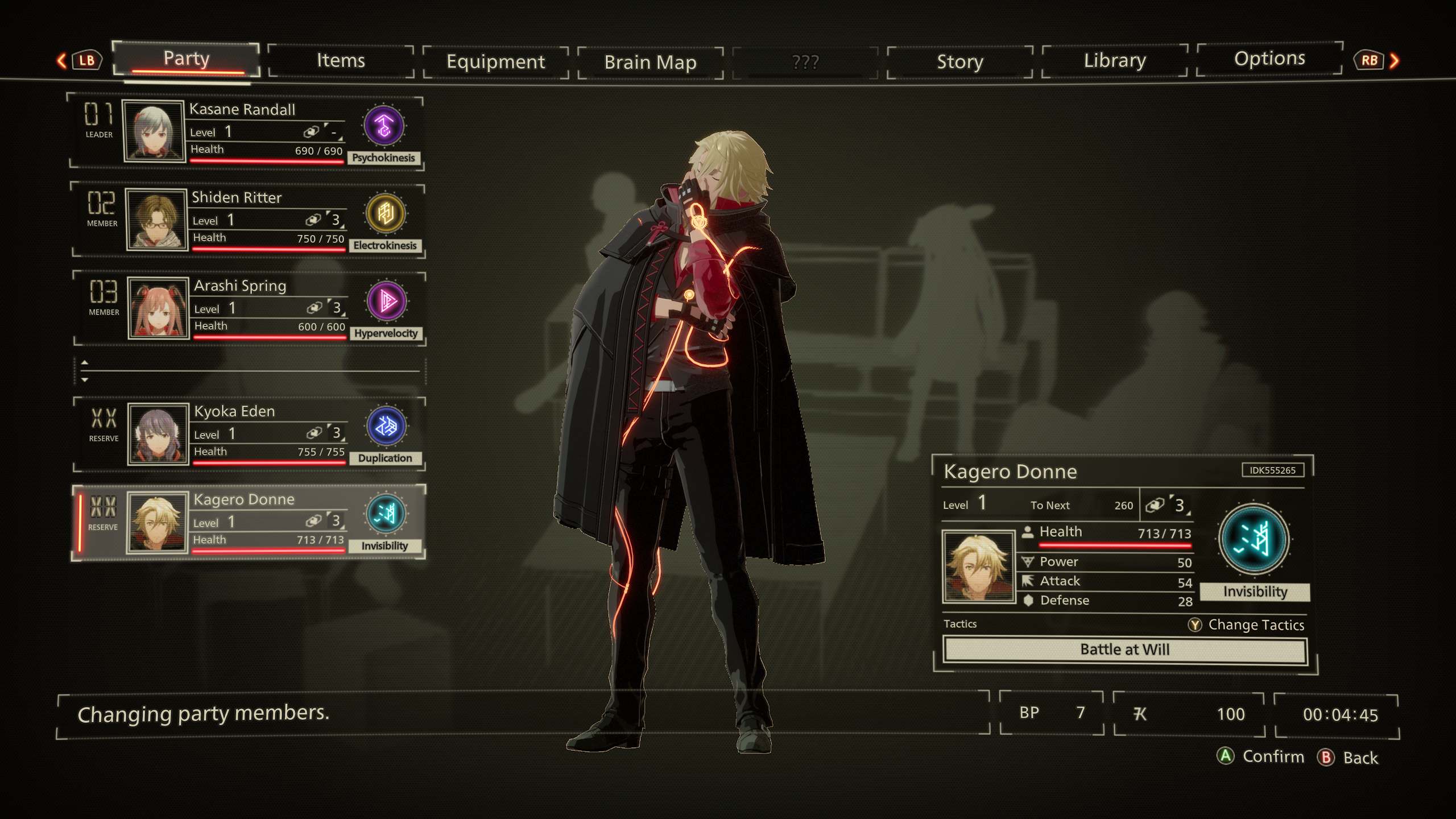Viewport: 1456px width, 819px height.
Task: Click Kasane's Psychokinesis power icon
Action: (384, 126)
